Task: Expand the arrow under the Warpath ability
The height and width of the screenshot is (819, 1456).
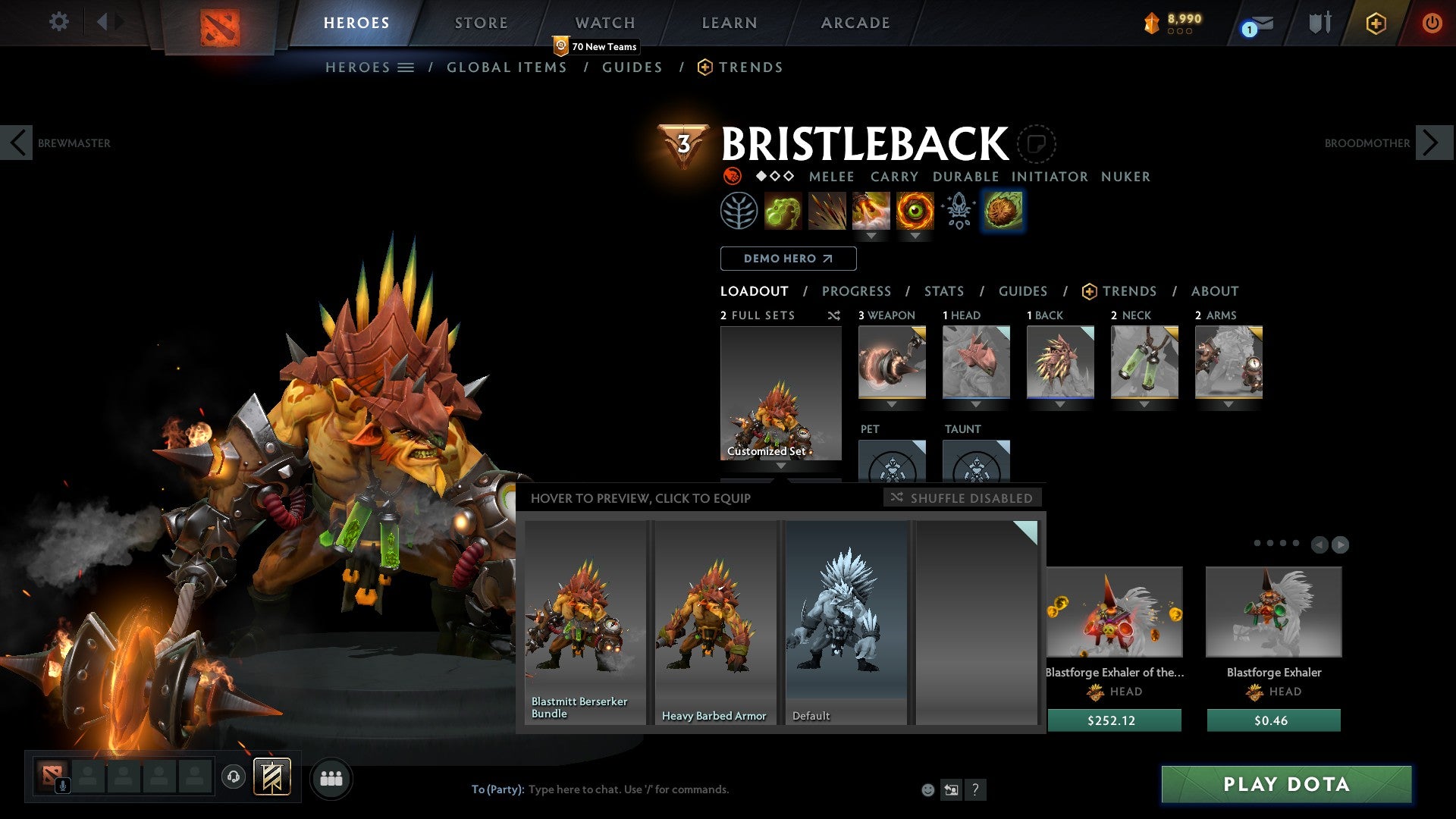Action: (914, 237)
